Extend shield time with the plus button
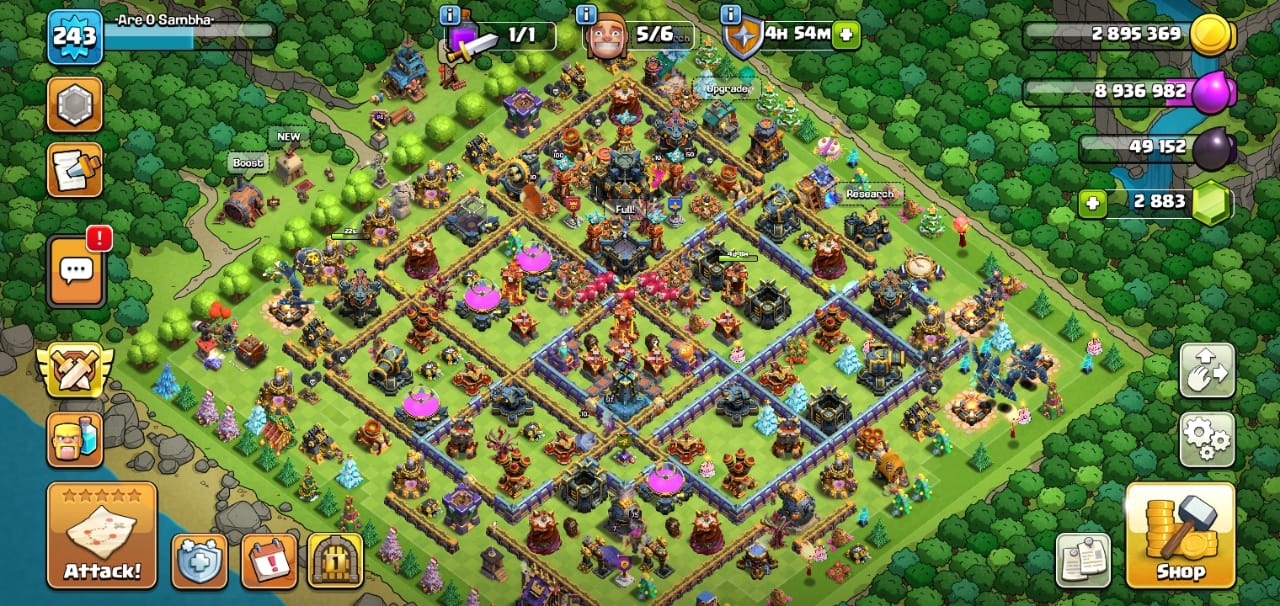Viewport: 1280px width, 606px height. pos(847,35)
